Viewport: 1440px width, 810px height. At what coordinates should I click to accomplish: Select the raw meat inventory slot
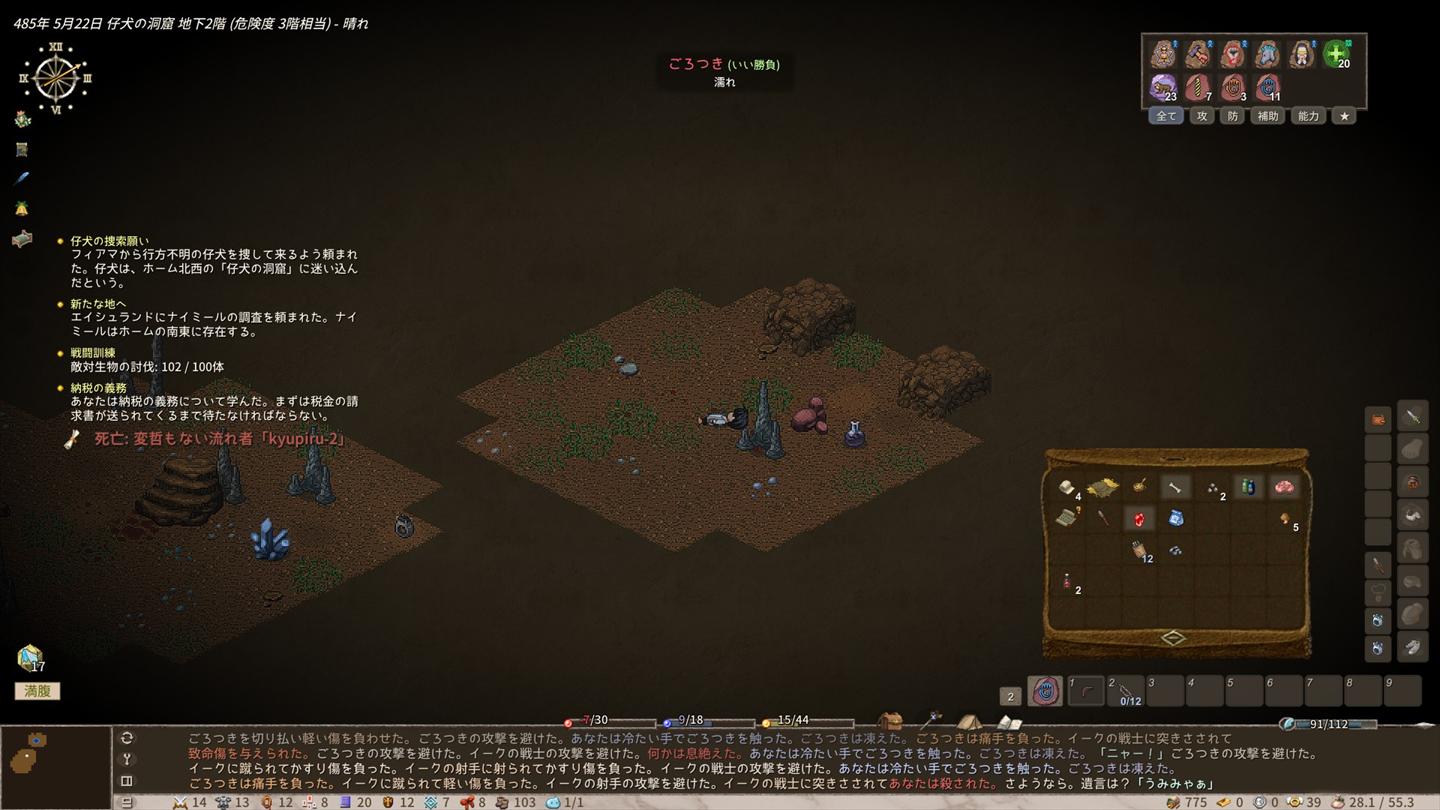pyautogui.click(x=1283, y=487)
